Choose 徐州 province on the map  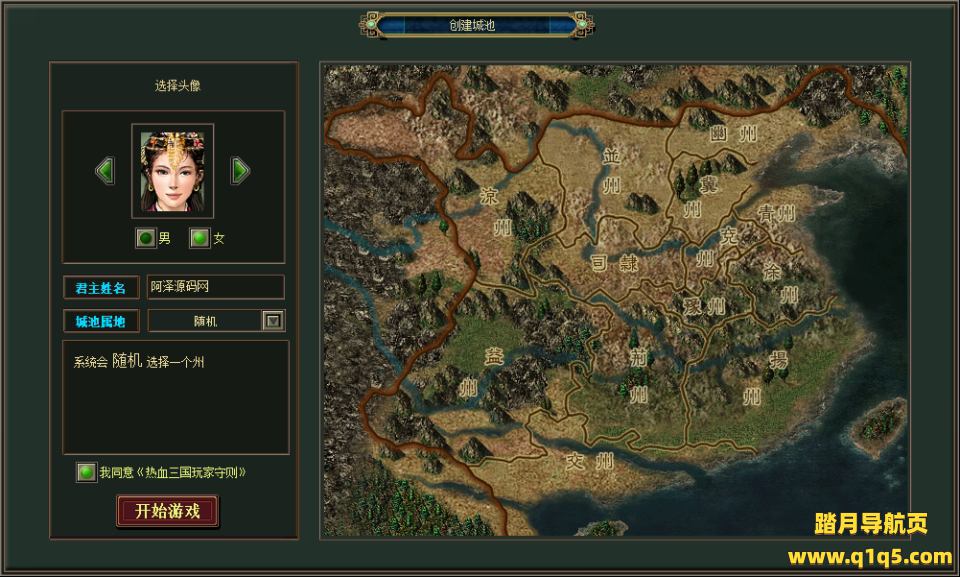coord(781,282)
